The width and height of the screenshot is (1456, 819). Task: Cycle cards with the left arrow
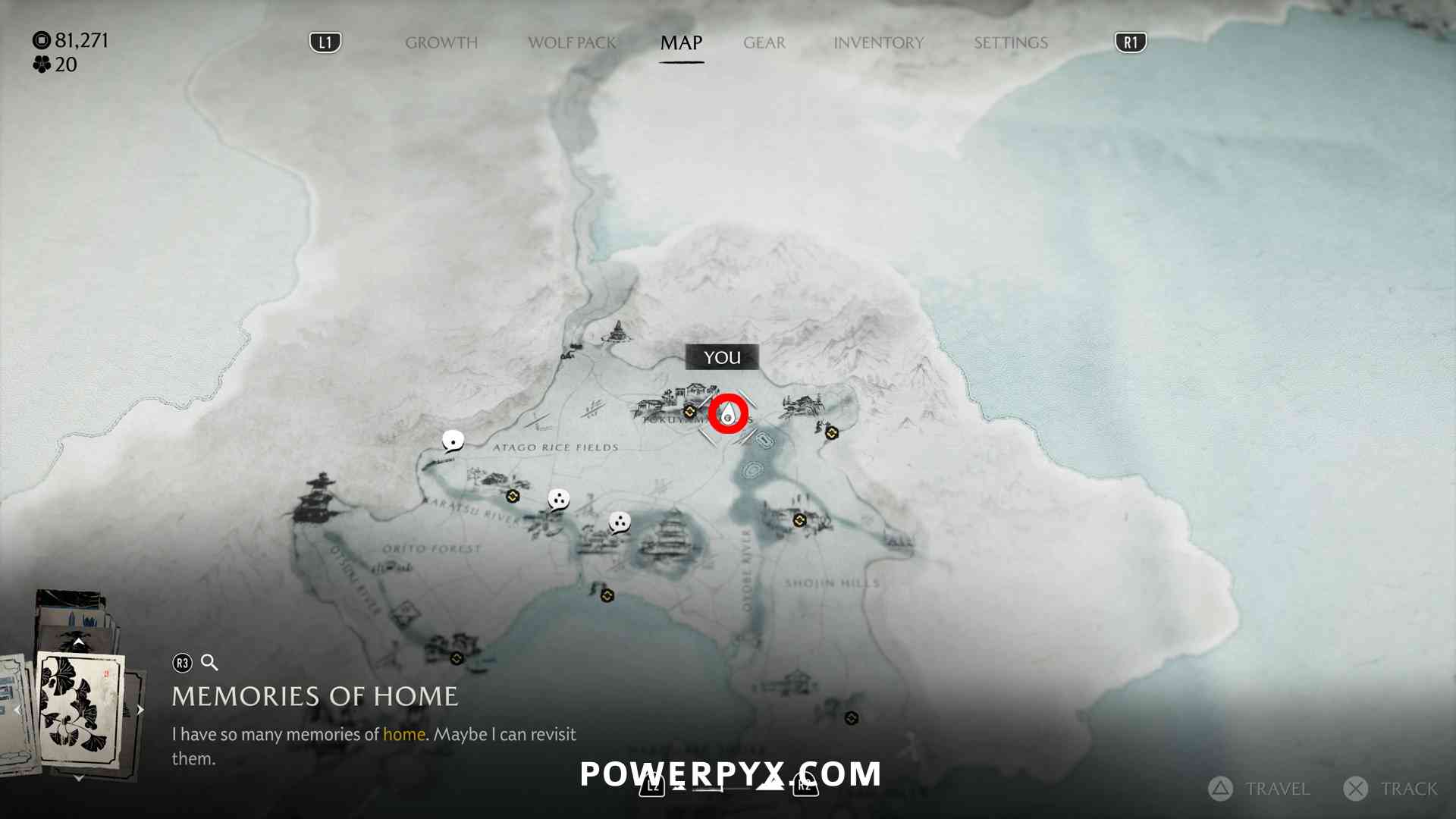[17, 710]
